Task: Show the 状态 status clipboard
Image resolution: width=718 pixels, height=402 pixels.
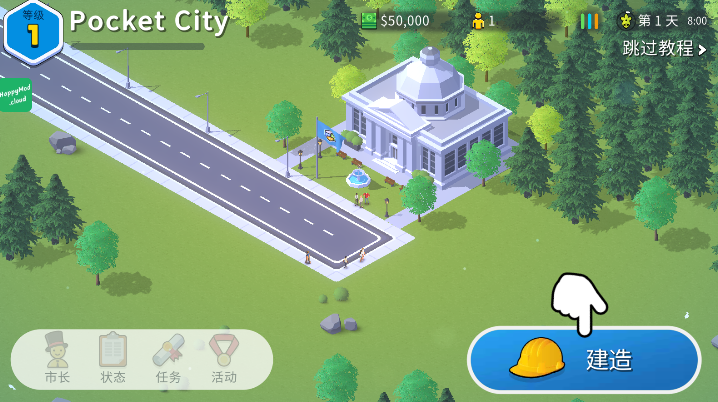Action: pyautogui.click(x=113, y=358)
